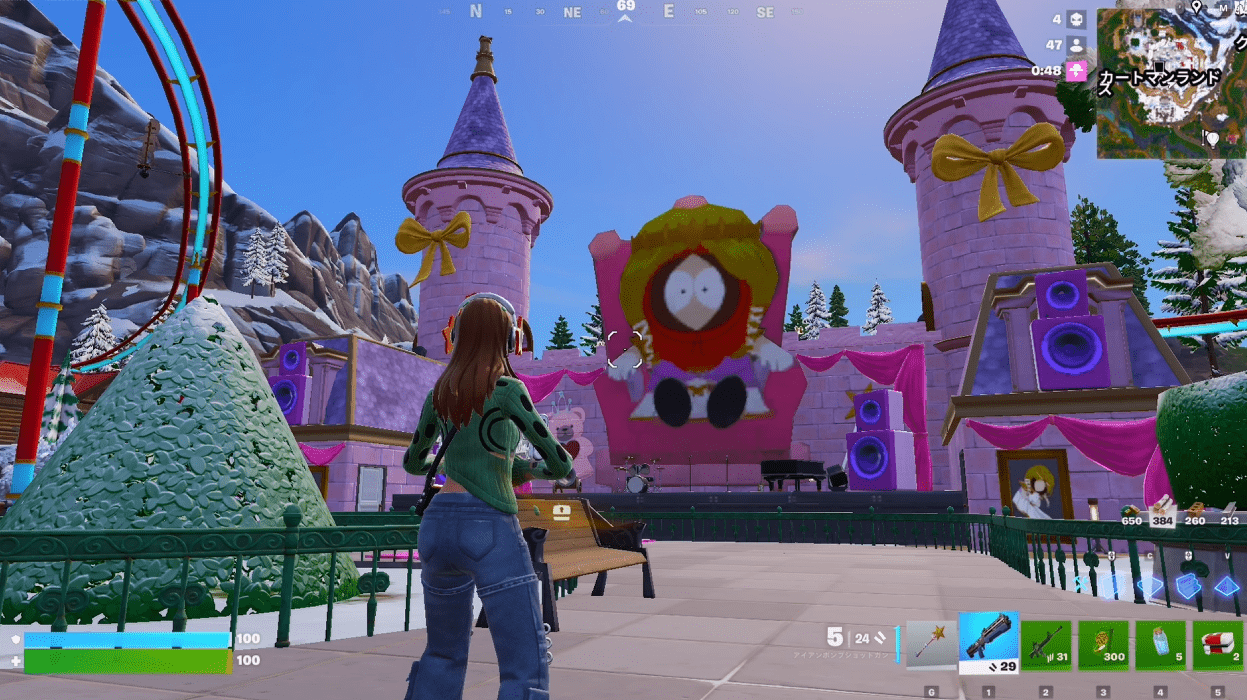This screenshot has width=1247, height=700.
Task: Select the stairs building piece
Action: [x=1188, y=586]
